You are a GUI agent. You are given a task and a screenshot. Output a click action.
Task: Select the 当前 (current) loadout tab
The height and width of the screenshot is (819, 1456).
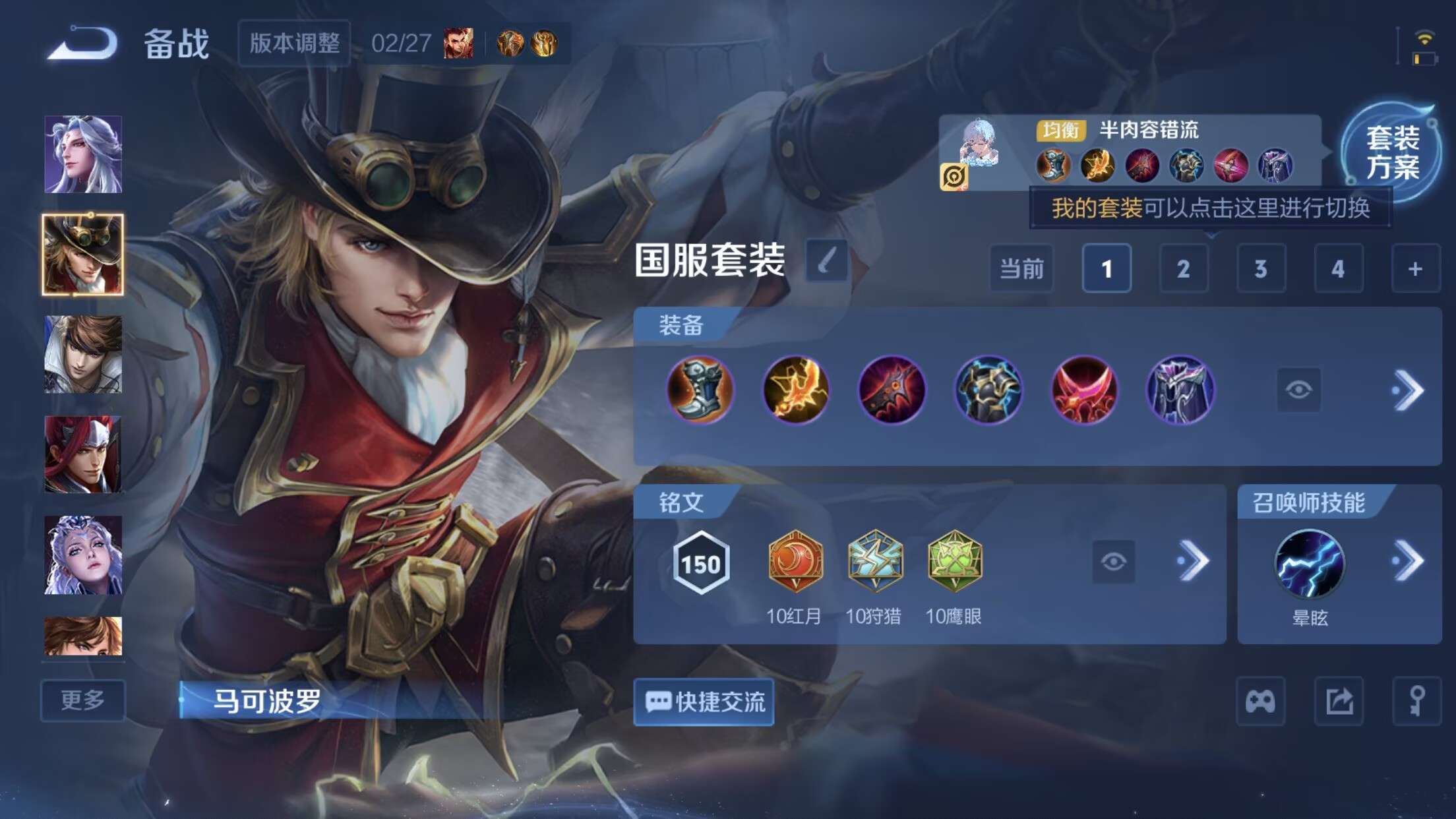pos(1021,268)
